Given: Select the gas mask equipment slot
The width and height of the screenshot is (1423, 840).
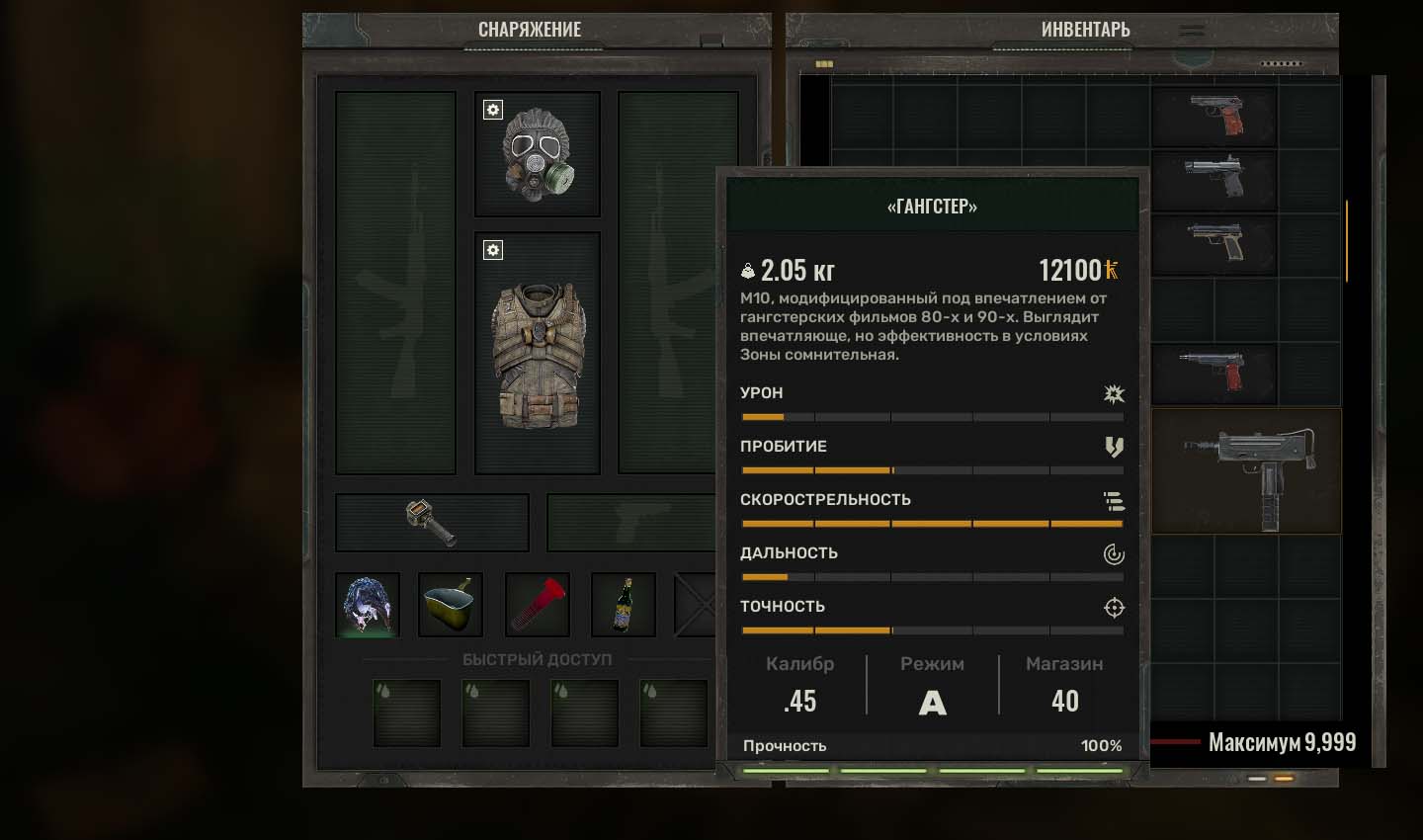Looking at the screenshot, I should pos(538,154).
